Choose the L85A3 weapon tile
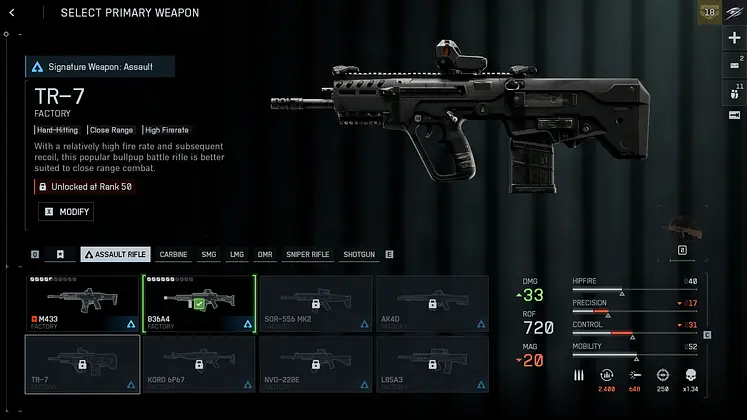The image size is (747, 420). pyautogui.click(x=431, y=363)
